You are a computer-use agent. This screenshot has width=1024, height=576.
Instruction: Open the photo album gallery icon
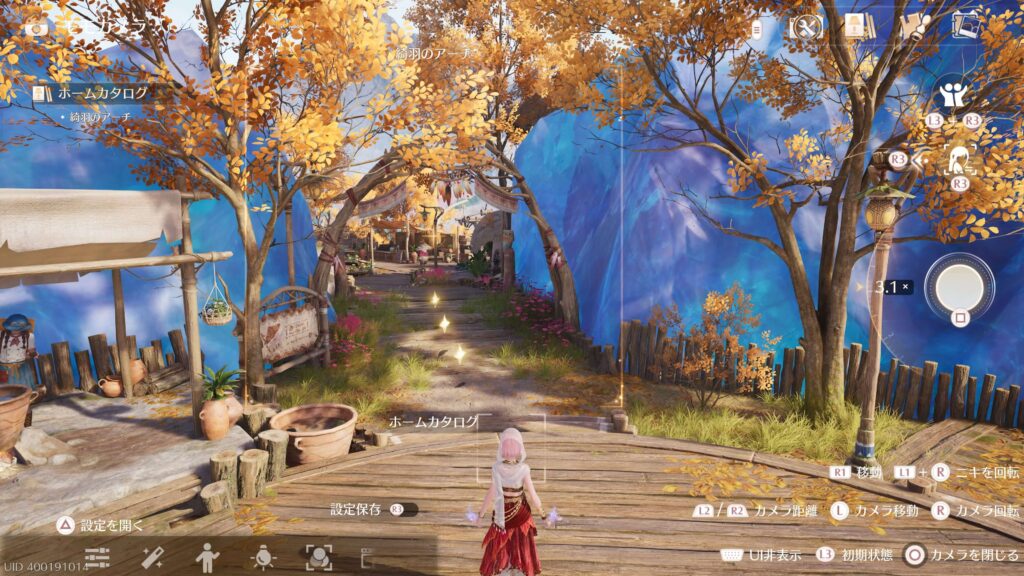click(966, 25)
